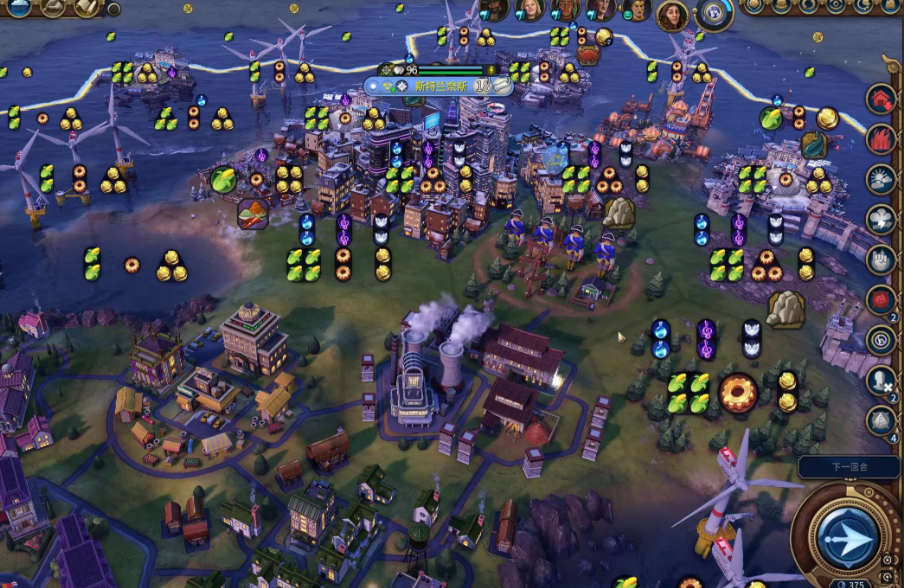The width and height of the screenshot is (904, 588).
Task: Open the person with X notification
Action: coord(881,380)
